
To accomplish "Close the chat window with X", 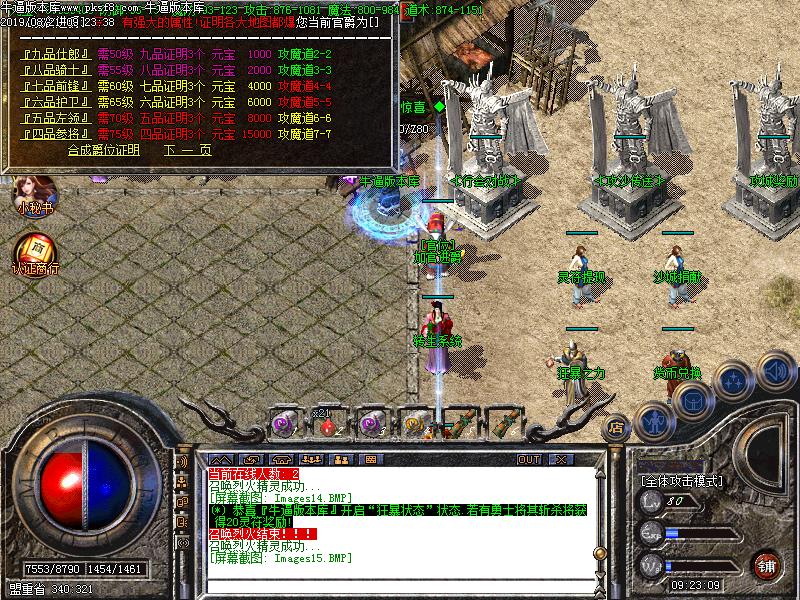I will (563, 460).
